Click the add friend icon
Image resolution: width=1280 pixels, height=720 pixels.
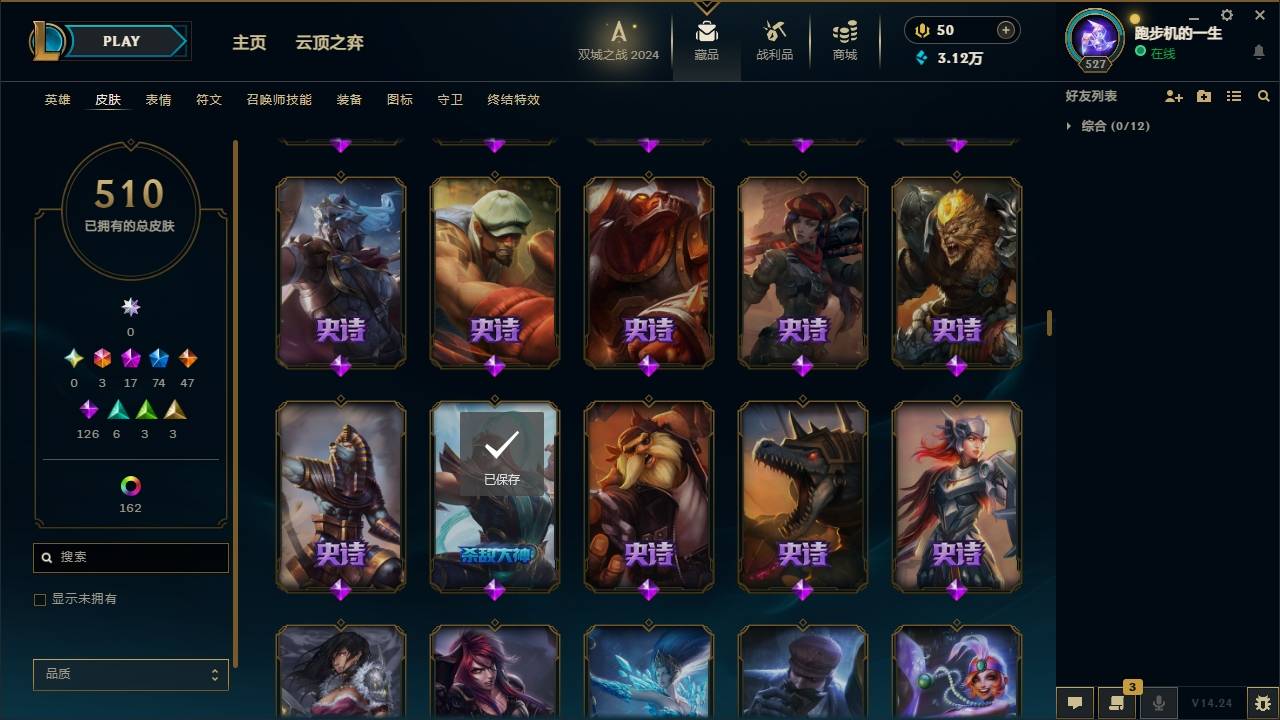[x=1174, y=96]
